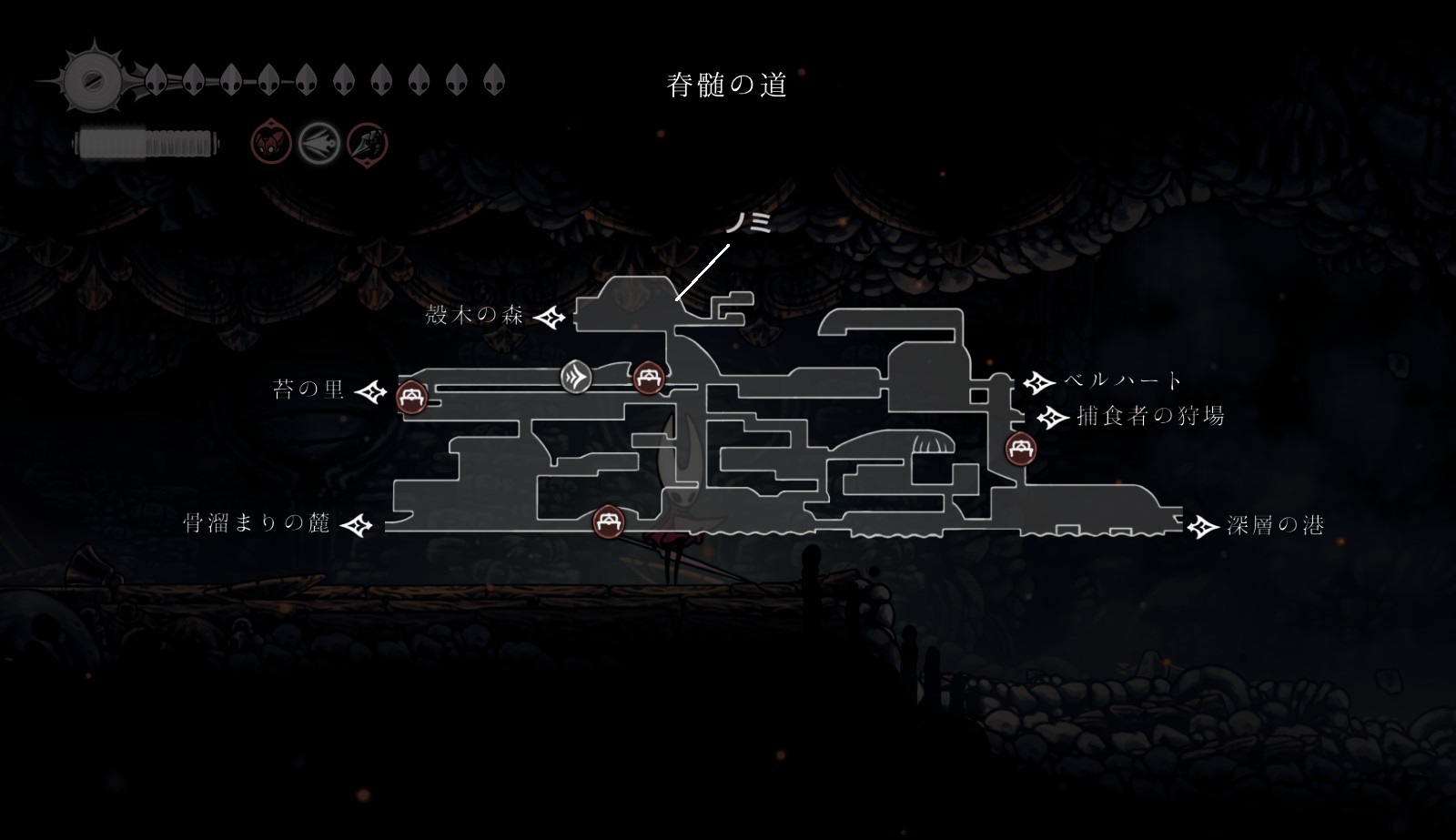Click the bench marker on the bottom corridor
Viewport: 1456px width, 840px height.
[x=609, y=522]
